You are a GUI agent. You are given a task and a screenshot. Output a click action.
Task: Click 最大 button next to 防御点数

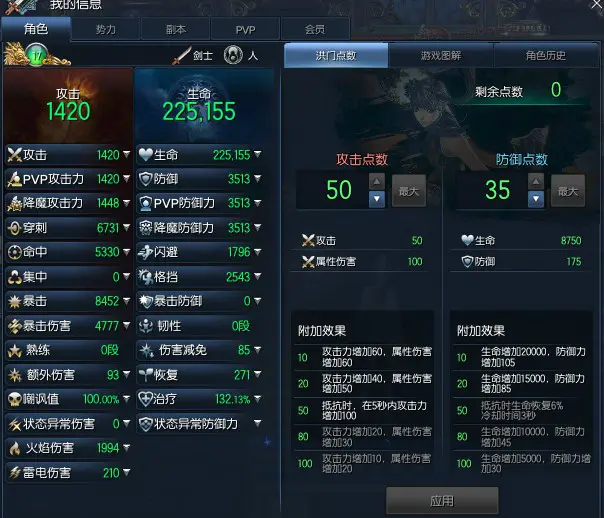click(x=566, y=190)
